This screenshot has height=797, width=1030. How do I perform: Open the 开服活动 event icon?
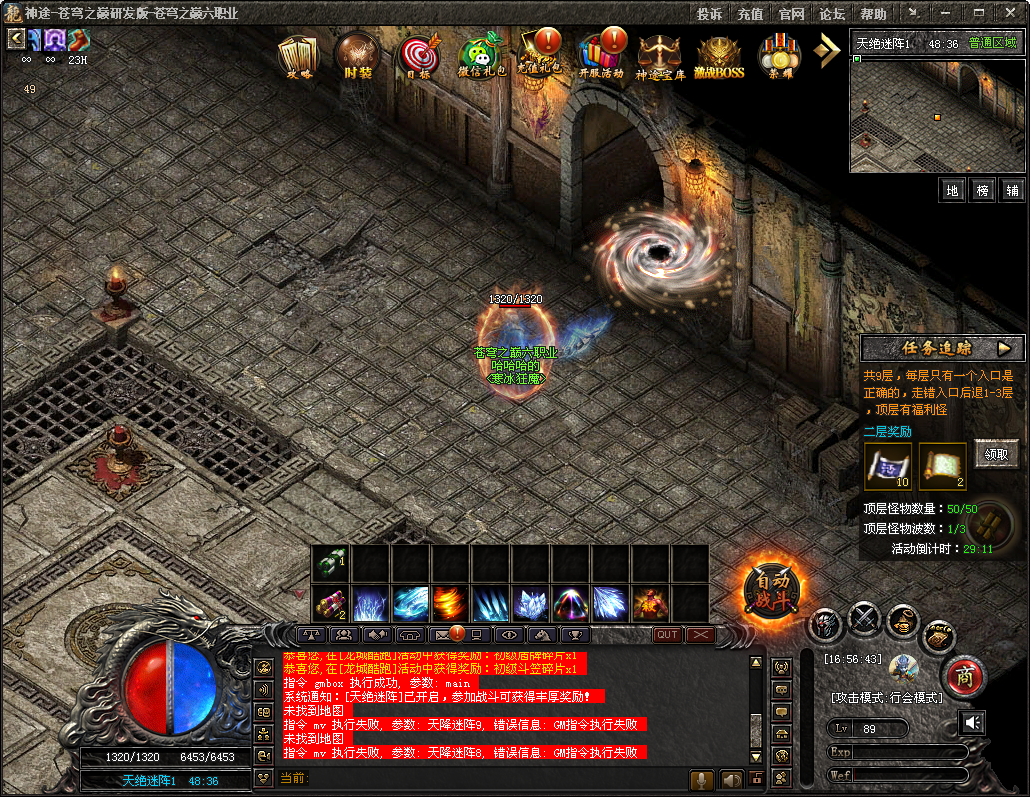click(x=600, y=55)
